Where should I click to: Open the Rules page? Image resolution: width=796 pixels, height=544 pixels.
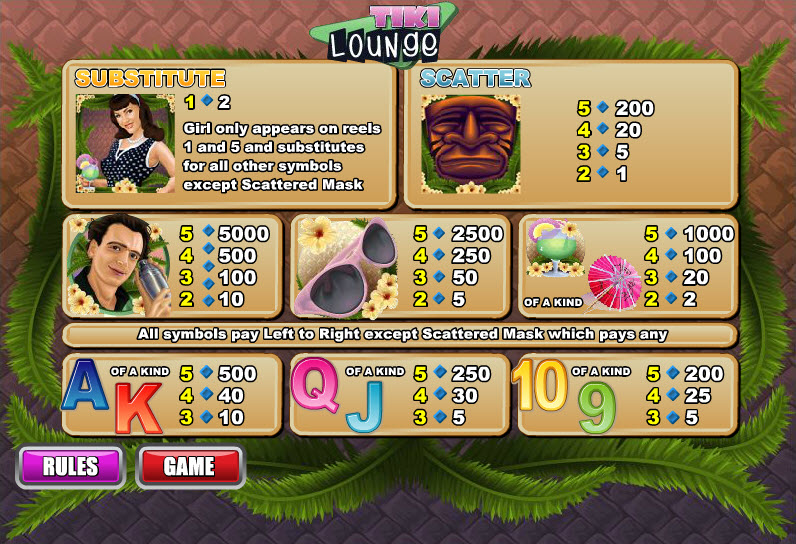(70, 466)
